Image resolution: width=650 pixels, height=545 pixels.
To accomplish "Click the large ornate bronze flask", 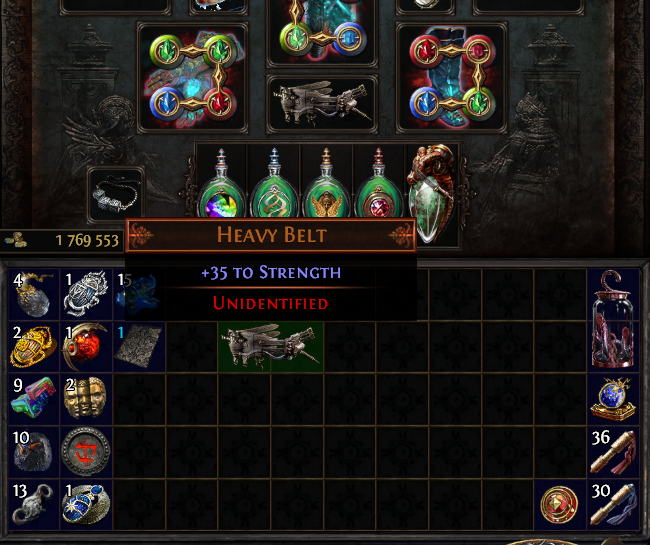I will (x=433, y=190).
